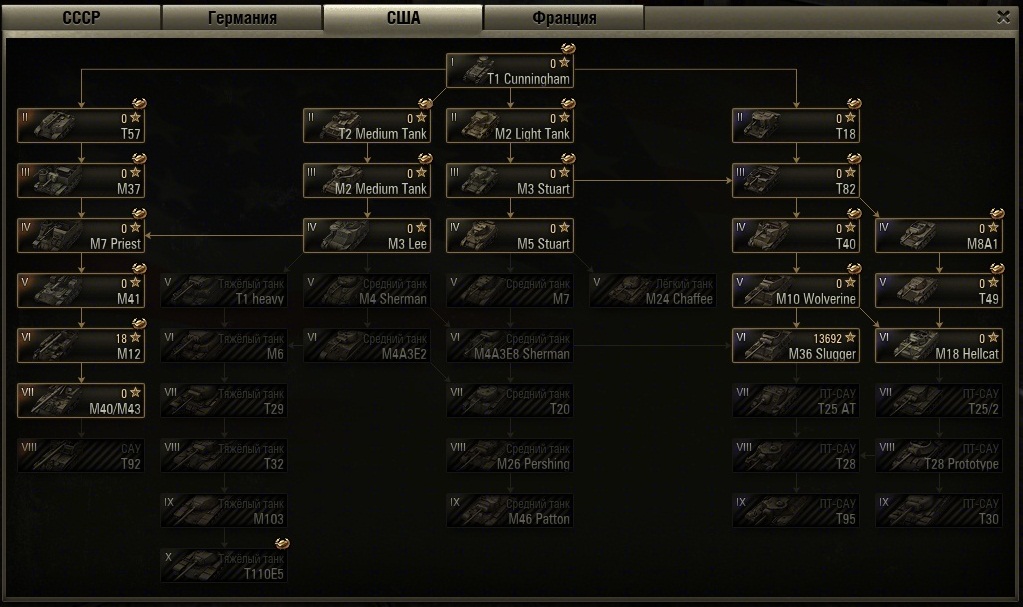The height and width of the screenshot is (607, 1023).
Task: Choose the T30 tank destroyer node
Action: click(939, 511)
